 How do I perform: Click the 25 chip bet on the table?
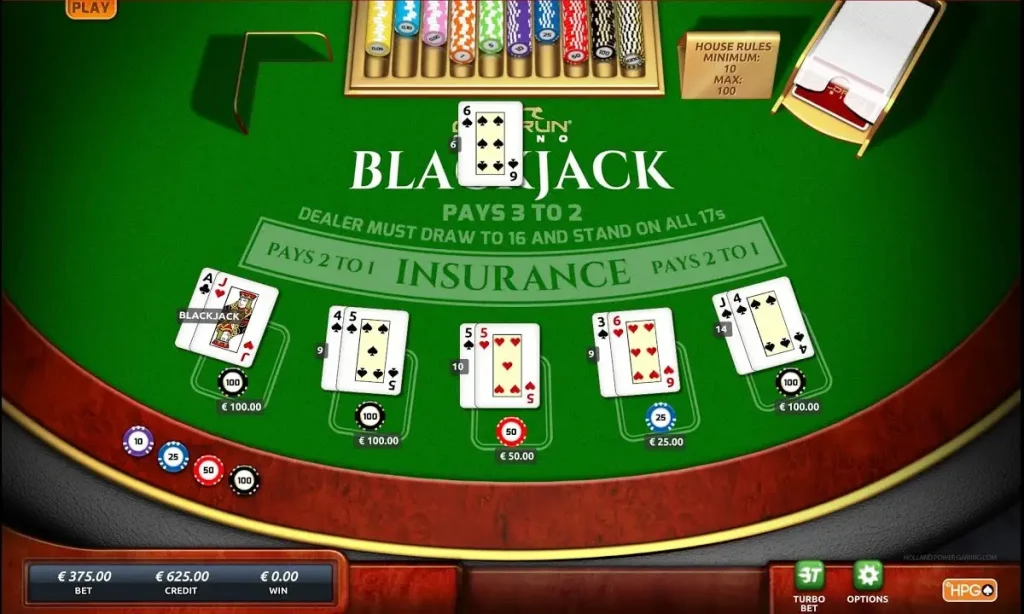(x=660, y=417)
